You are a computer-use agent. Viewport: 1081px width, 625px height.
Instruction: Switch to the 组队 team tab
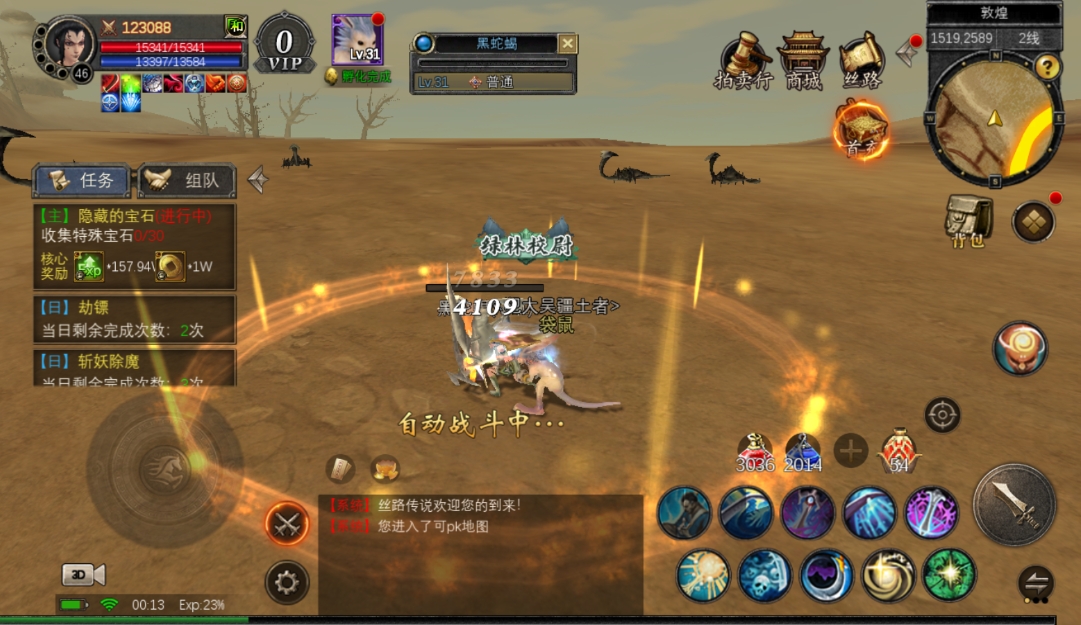(x=187, y=181)
